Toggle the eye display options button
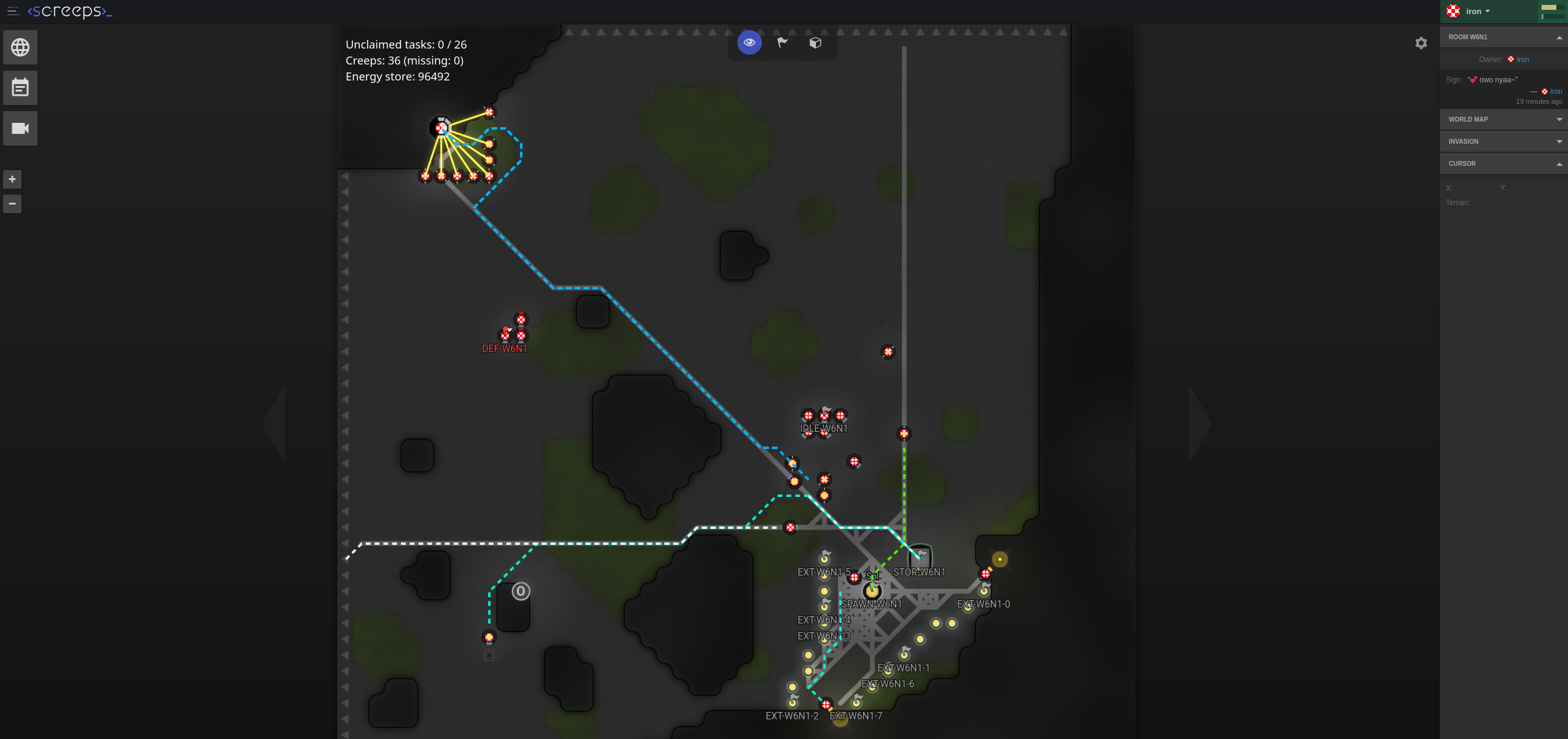The height and width of the screenshot is (739, 1568). point(749,42)
